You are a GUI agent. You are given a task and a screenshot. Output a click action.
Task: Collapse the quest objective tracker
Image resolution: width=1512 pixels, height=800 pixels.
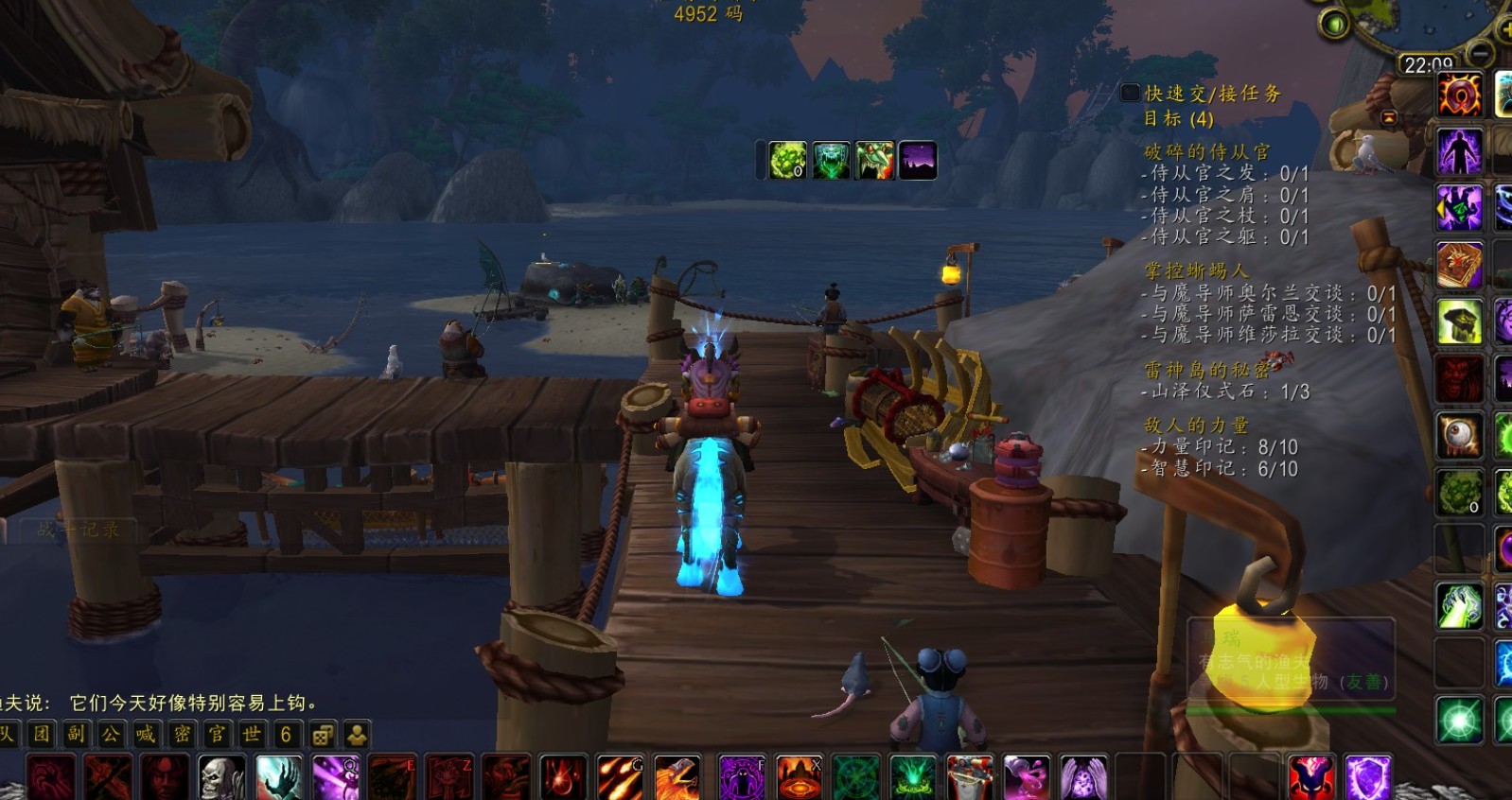1389,117
